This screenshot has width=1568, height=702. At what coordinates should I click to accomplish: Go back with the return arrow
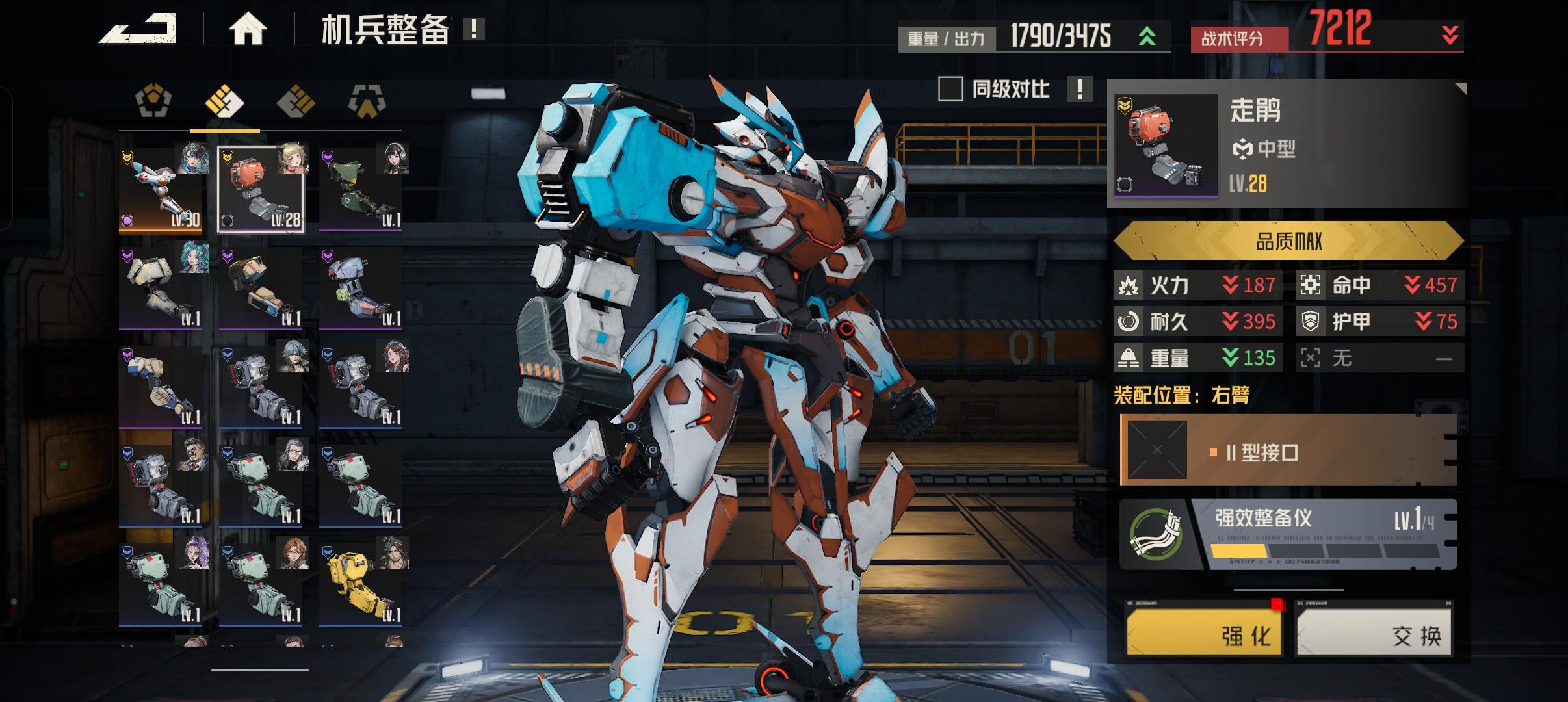point(138,29)
